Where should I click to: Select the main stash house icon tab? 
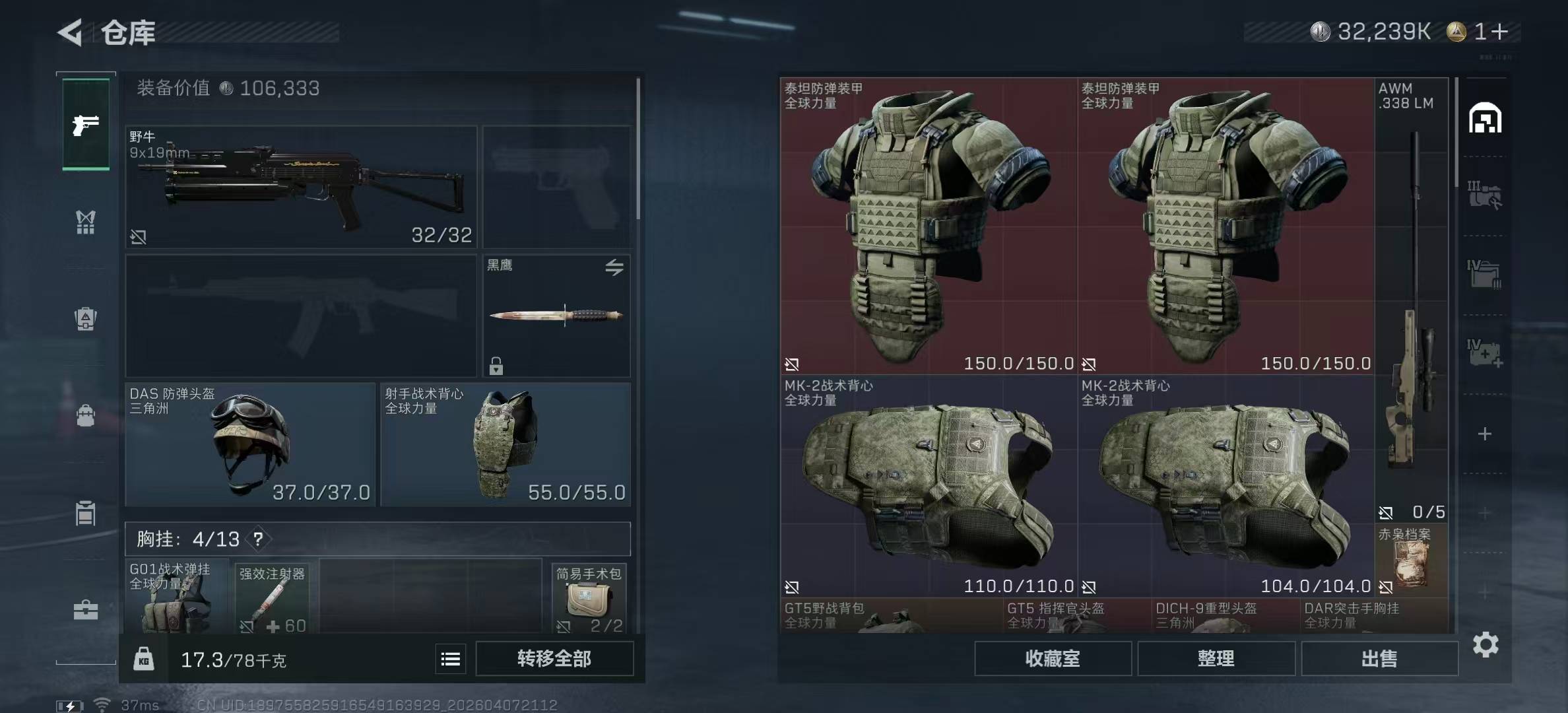[x=1485, y=119]
